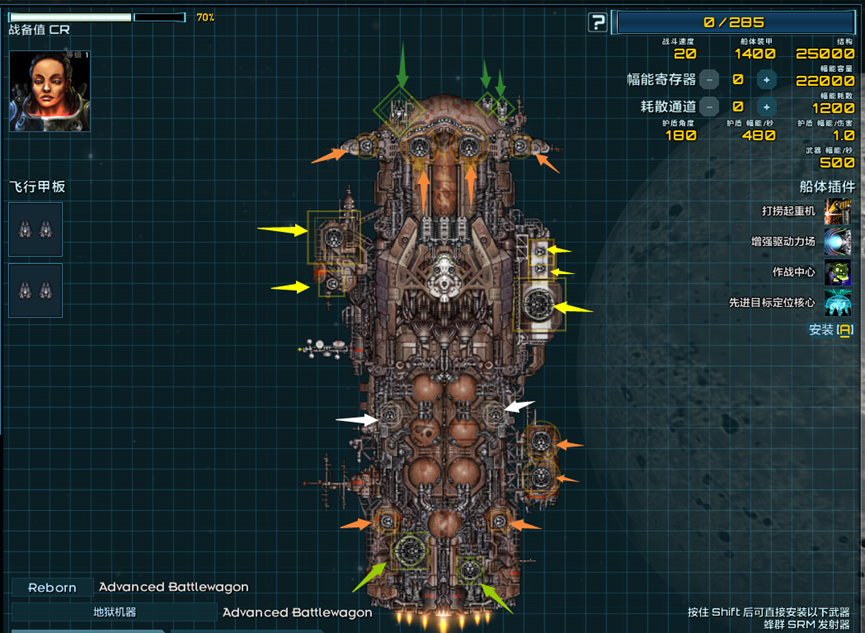Open the 安装 hull mod install option
The width and height of the screenshot is (865, 633).
tap(830, 330)
